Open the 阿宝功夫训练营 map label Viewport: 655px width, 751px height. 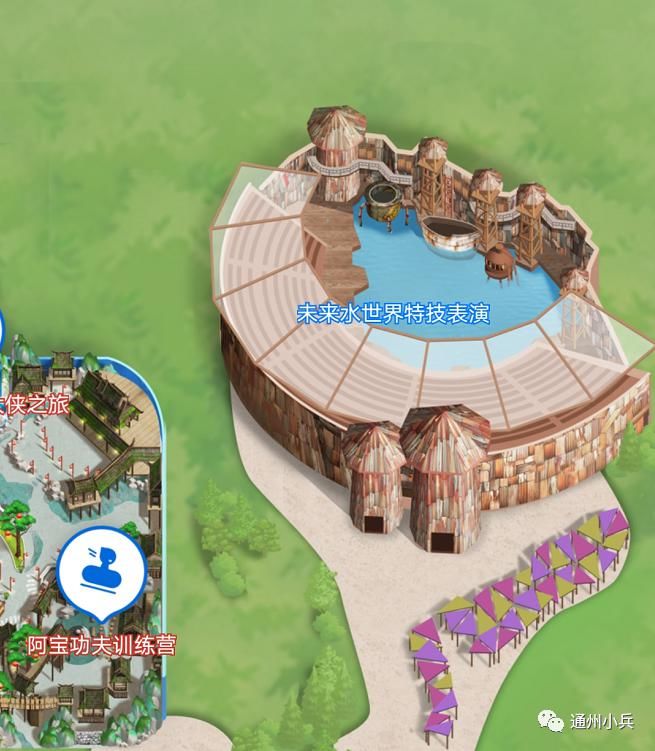click(x=101, y=645)
